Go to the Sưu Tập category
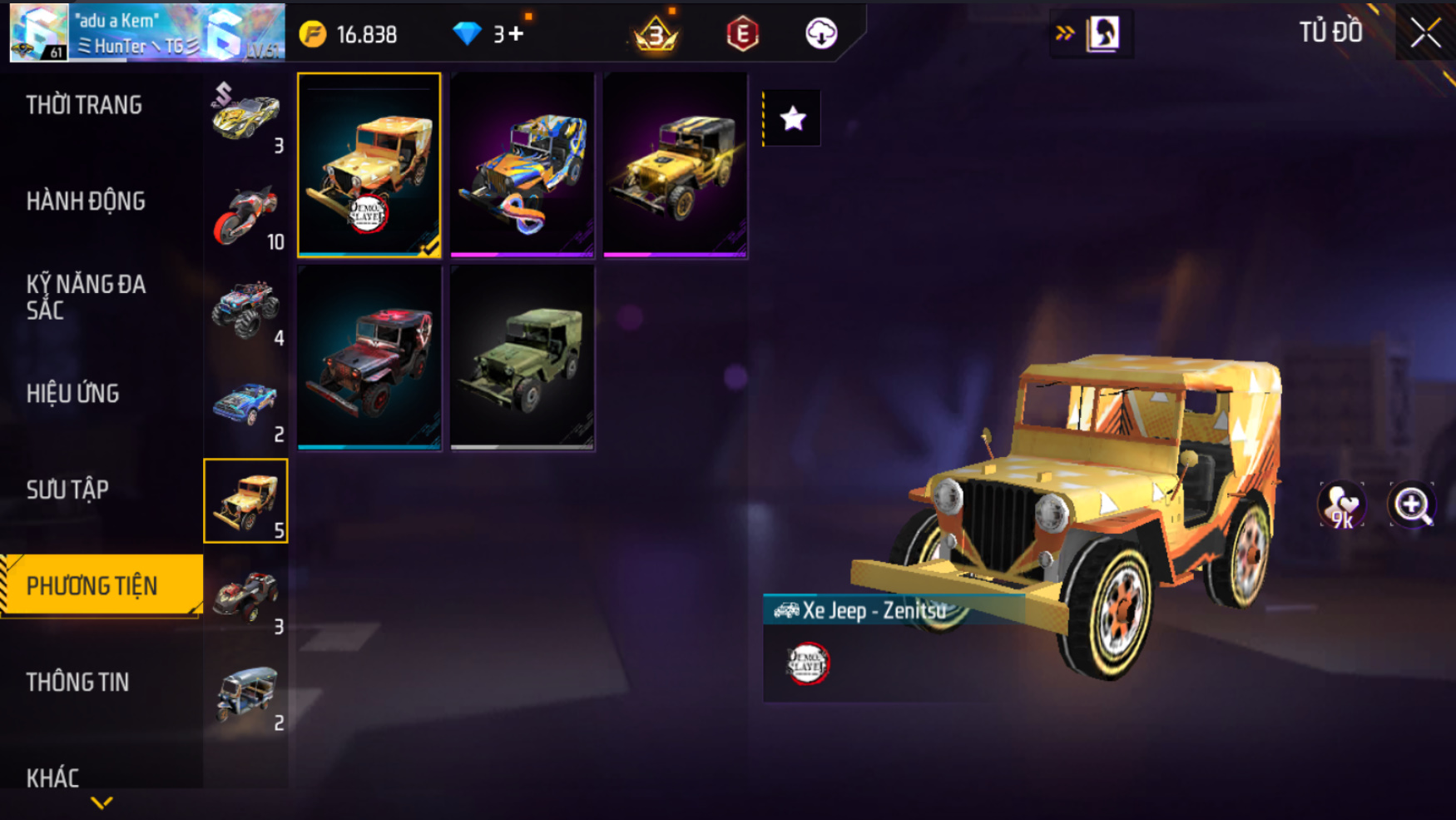1456x820 pixels. tap(67, 490)
